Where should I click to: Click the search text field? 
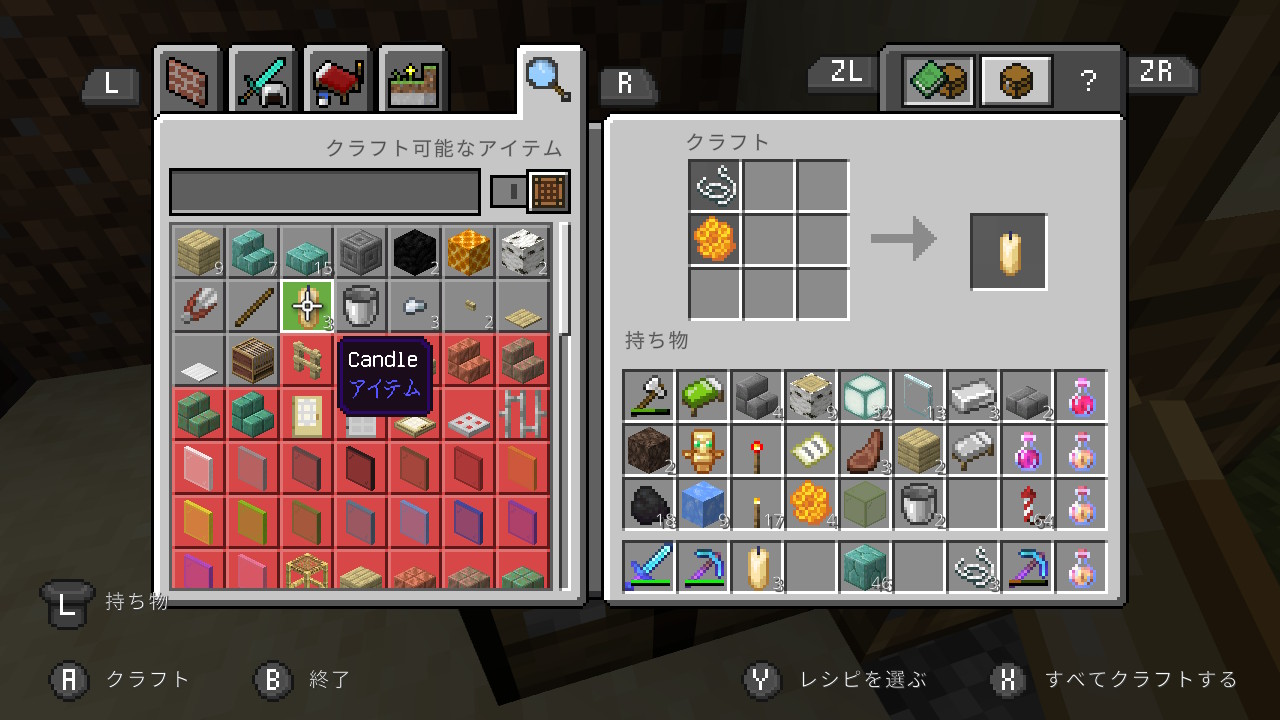pos(324,191)
